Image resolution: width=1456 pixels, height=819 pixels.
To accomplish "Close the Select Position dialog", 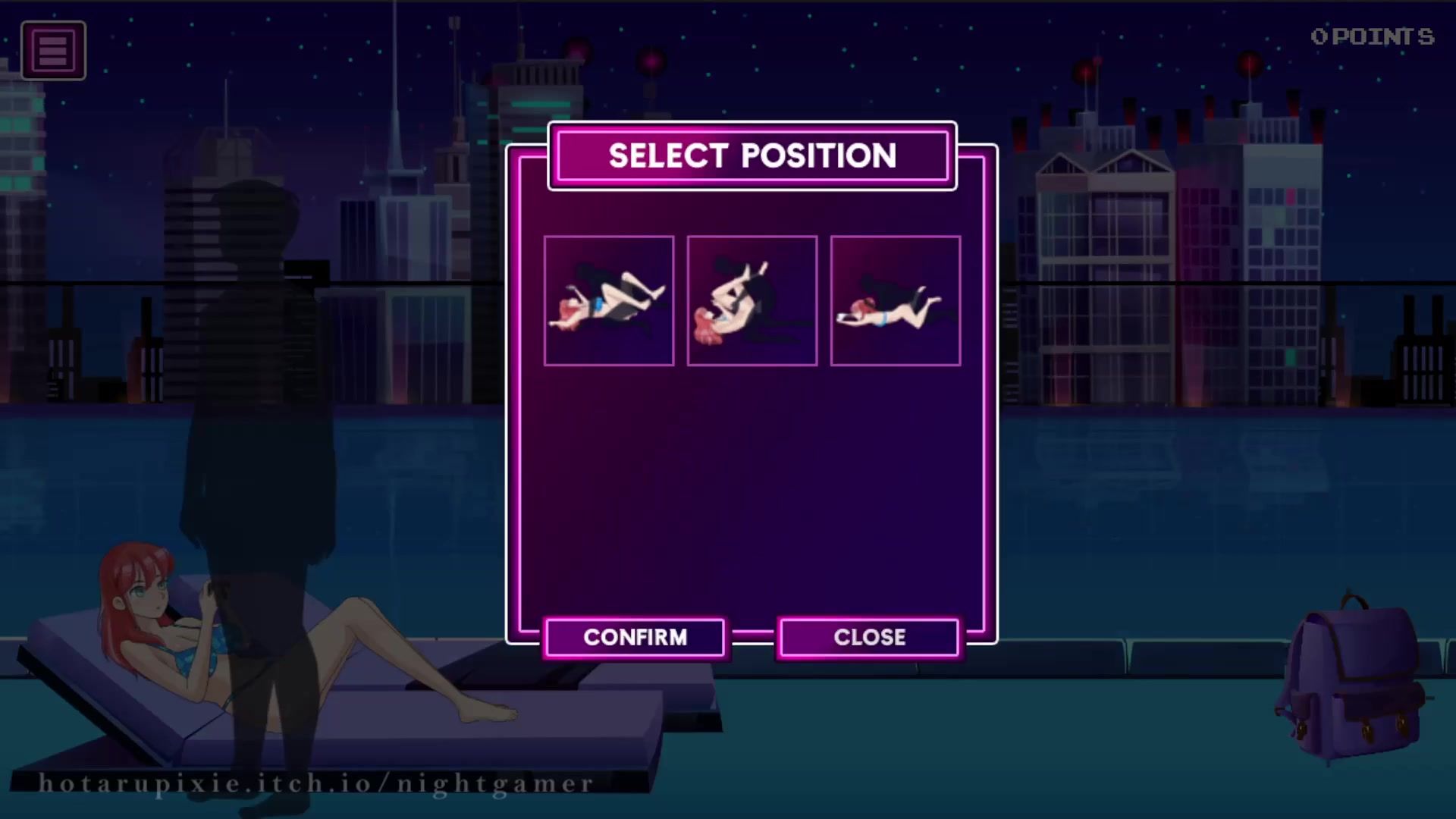I will pos(869,637).
